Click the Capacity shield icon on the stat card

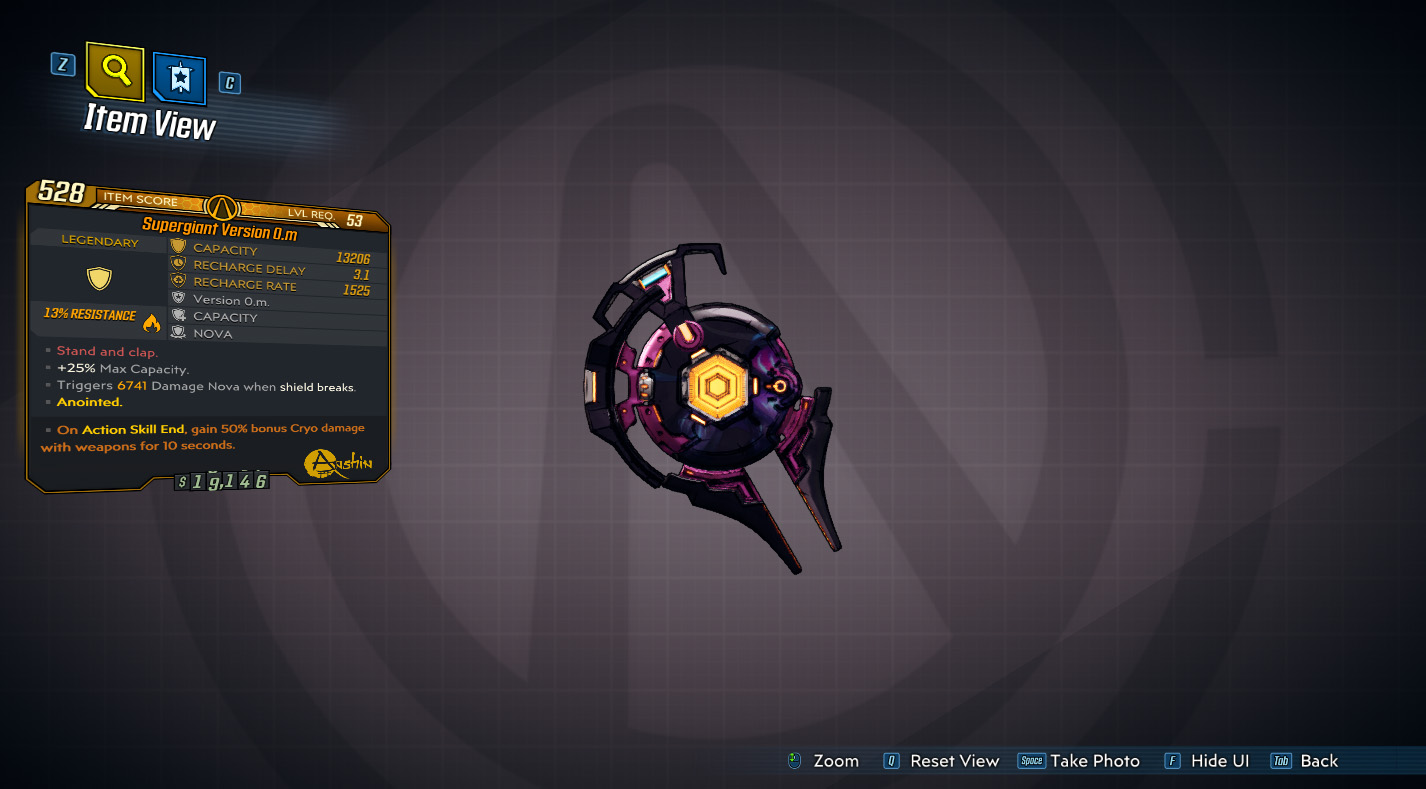coord(177,246)
